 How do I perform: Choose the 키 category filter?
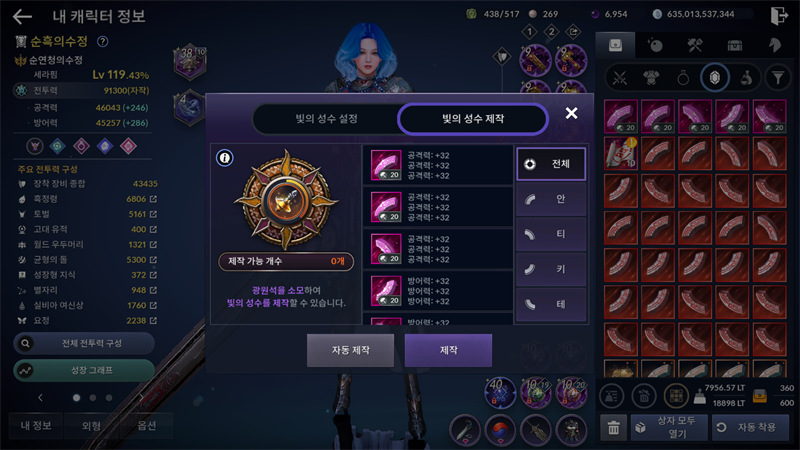pyautogui.click(x=550, y=267)
